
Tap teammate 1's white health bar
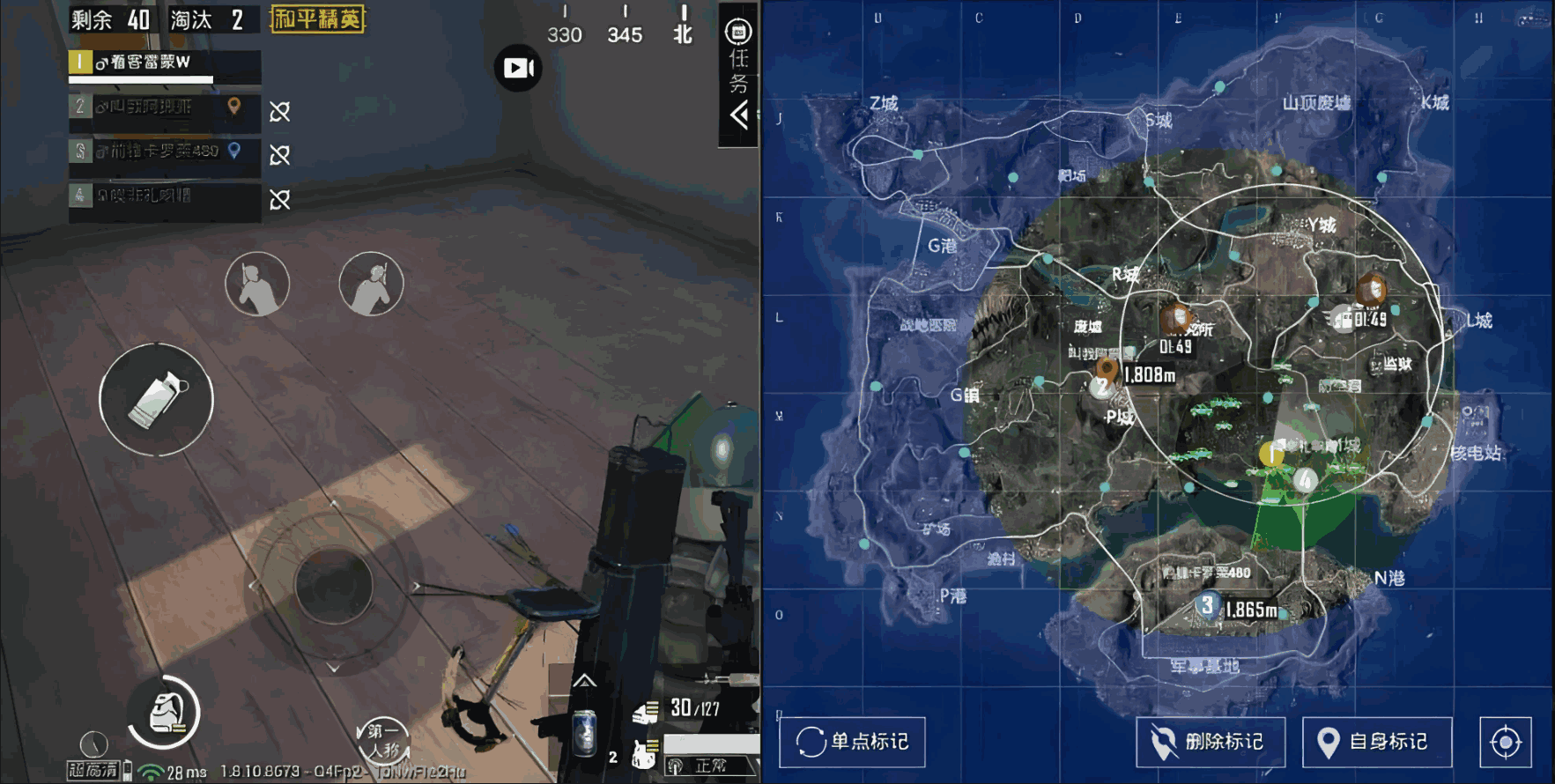(141, 79)
